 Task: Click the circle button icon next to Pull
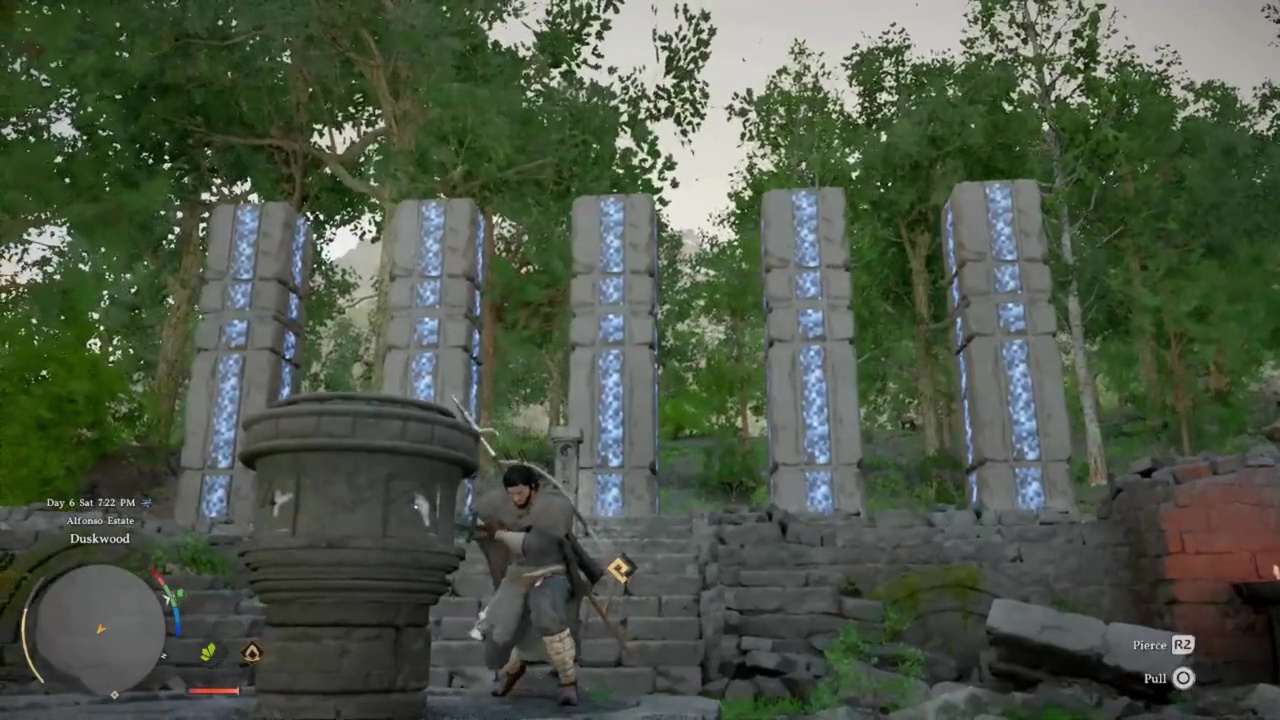point(1183,678)
